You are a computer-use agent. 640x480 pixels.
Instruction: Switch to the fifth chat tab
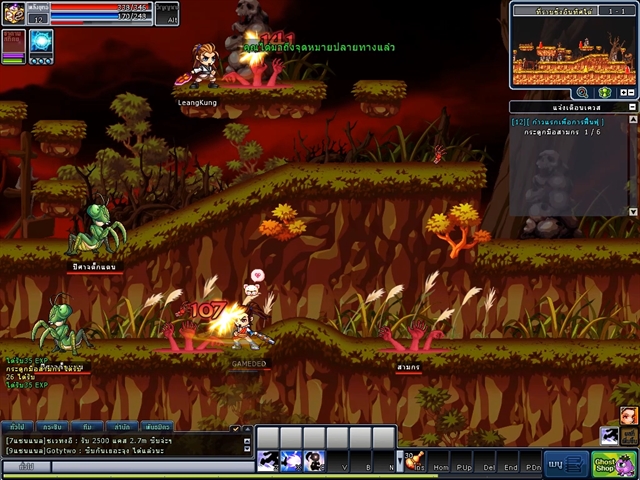pos(155,427)
